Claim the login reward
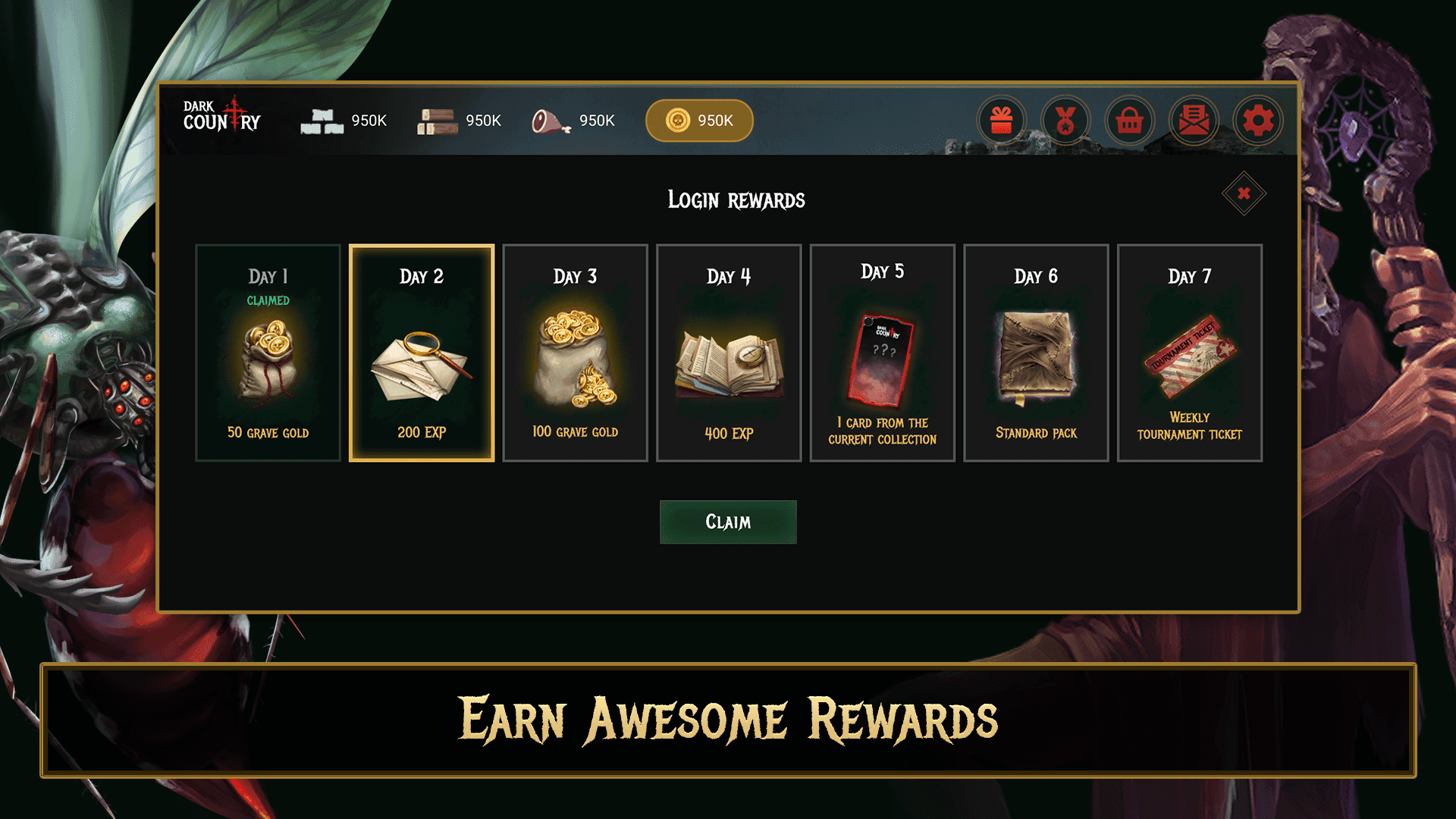This screenshot has height=819, width=1456. coord(728,522)
